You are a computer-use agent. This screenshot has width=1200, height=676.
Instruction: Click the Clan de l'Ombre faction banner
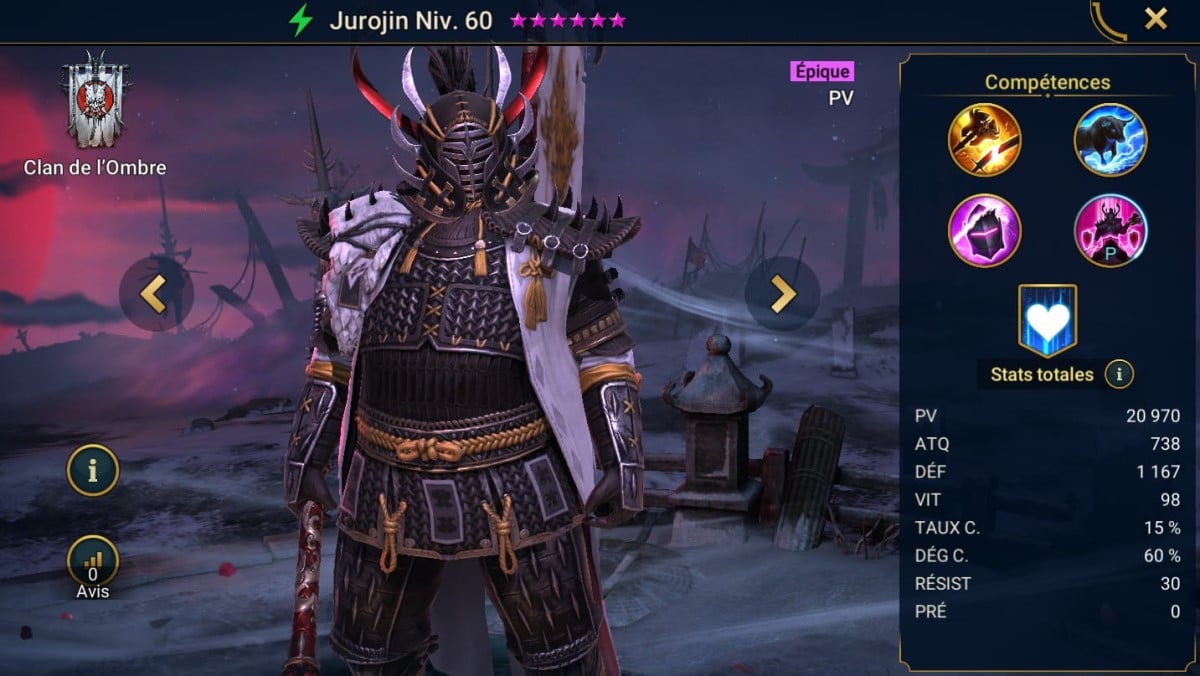click(95, 100)
